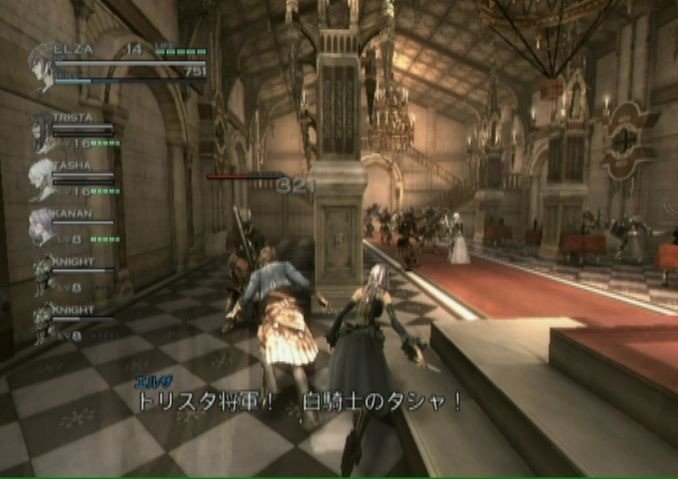Choose Trista's party portrait
Screen dimensions: 678x479
(x=41, y=132)
